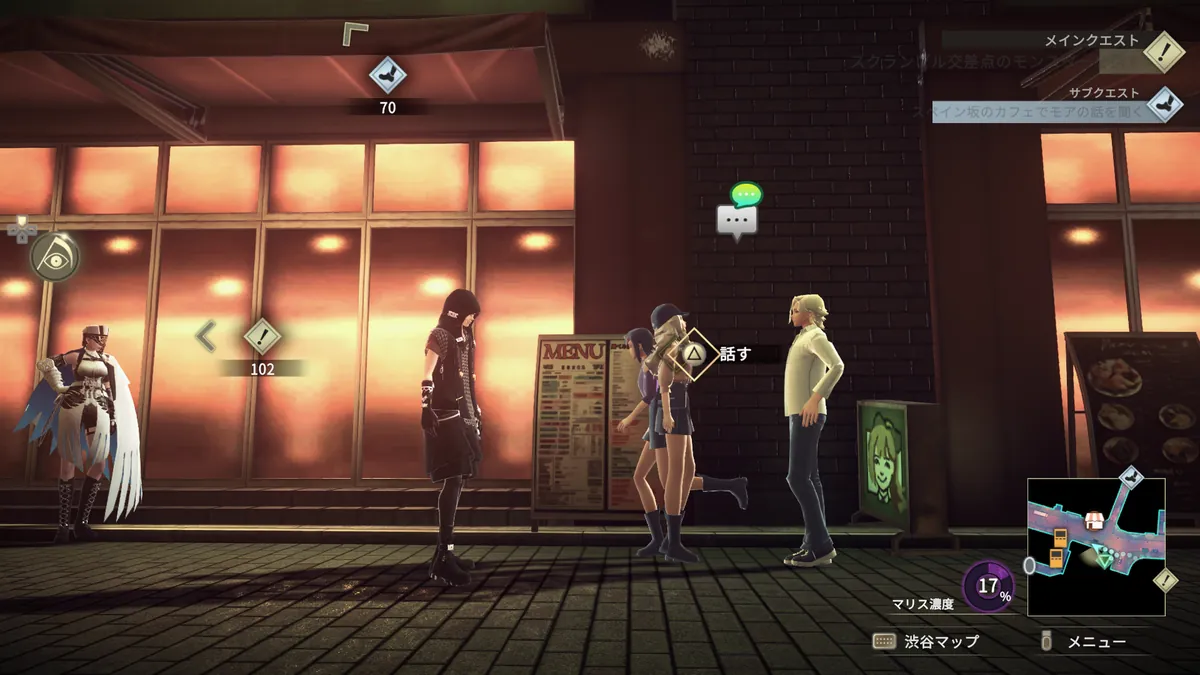Click the shop icon on the minimap
The image size is (1200, 675).
click(x=1096, y=521)
